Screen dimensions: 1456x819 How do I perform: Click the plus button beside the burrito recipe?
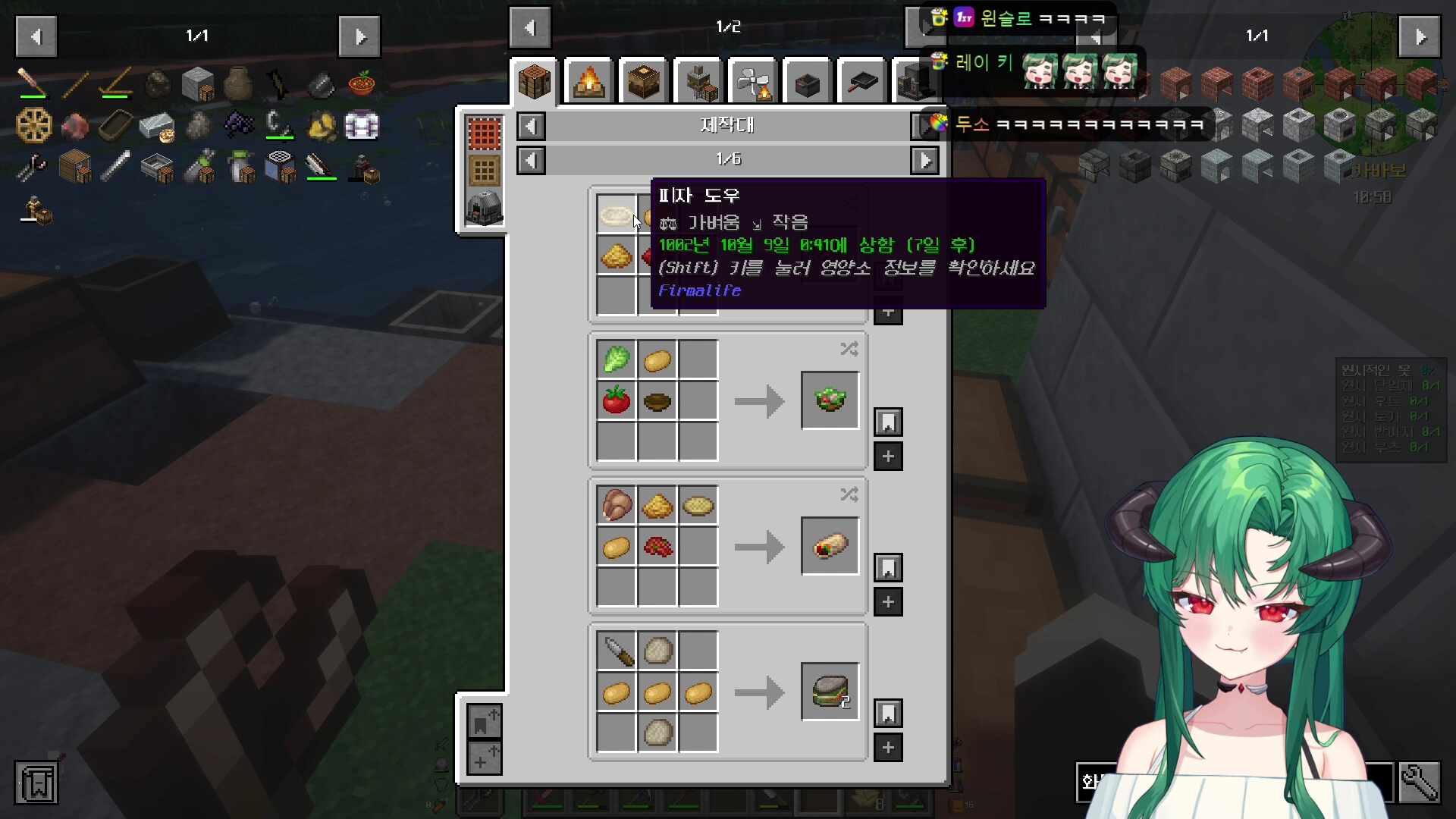pos(888,602)
